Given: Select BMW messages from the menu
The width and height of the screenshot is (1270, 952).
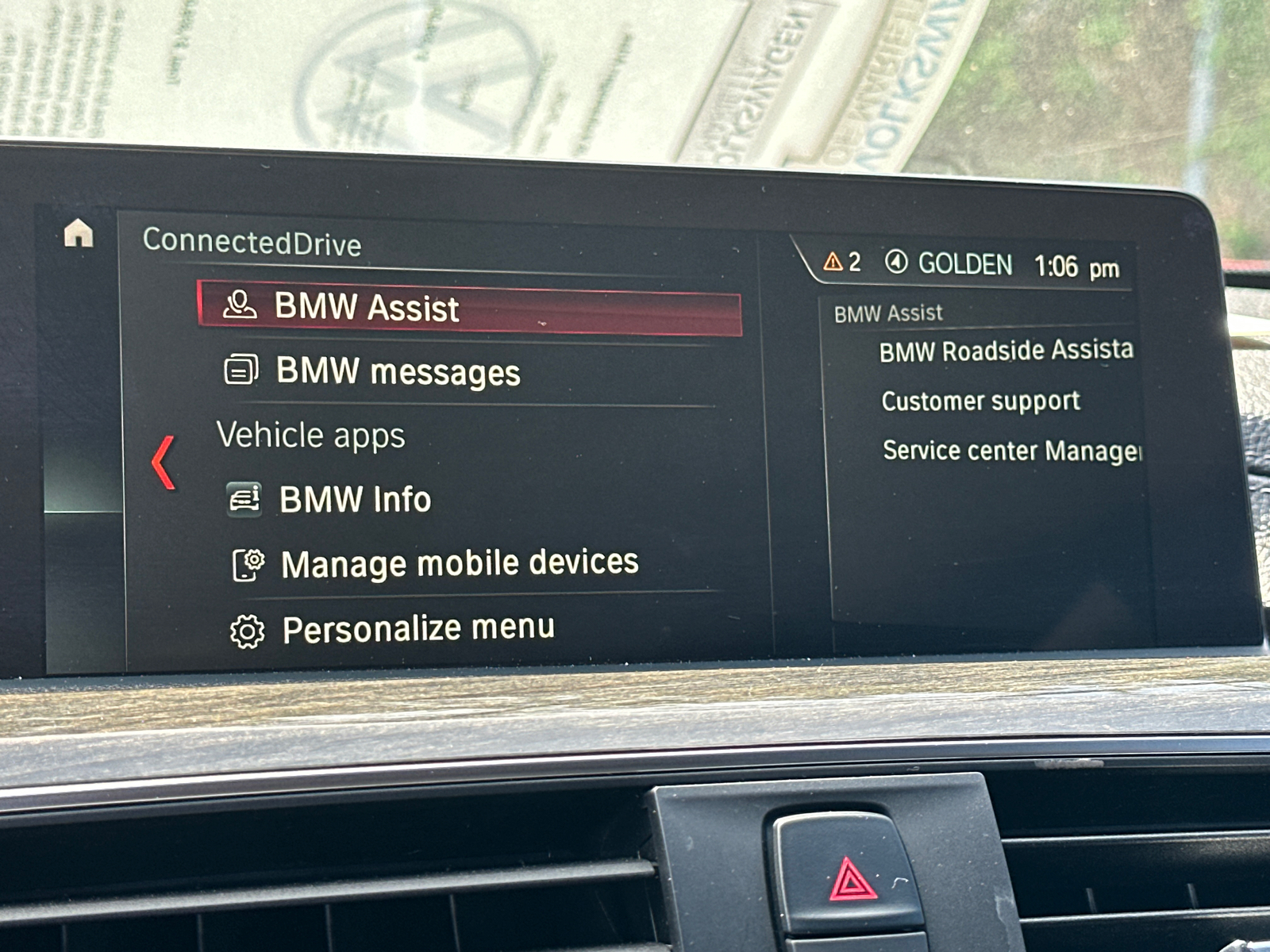Looking at the screenshot, I should [x=397, y=371].
